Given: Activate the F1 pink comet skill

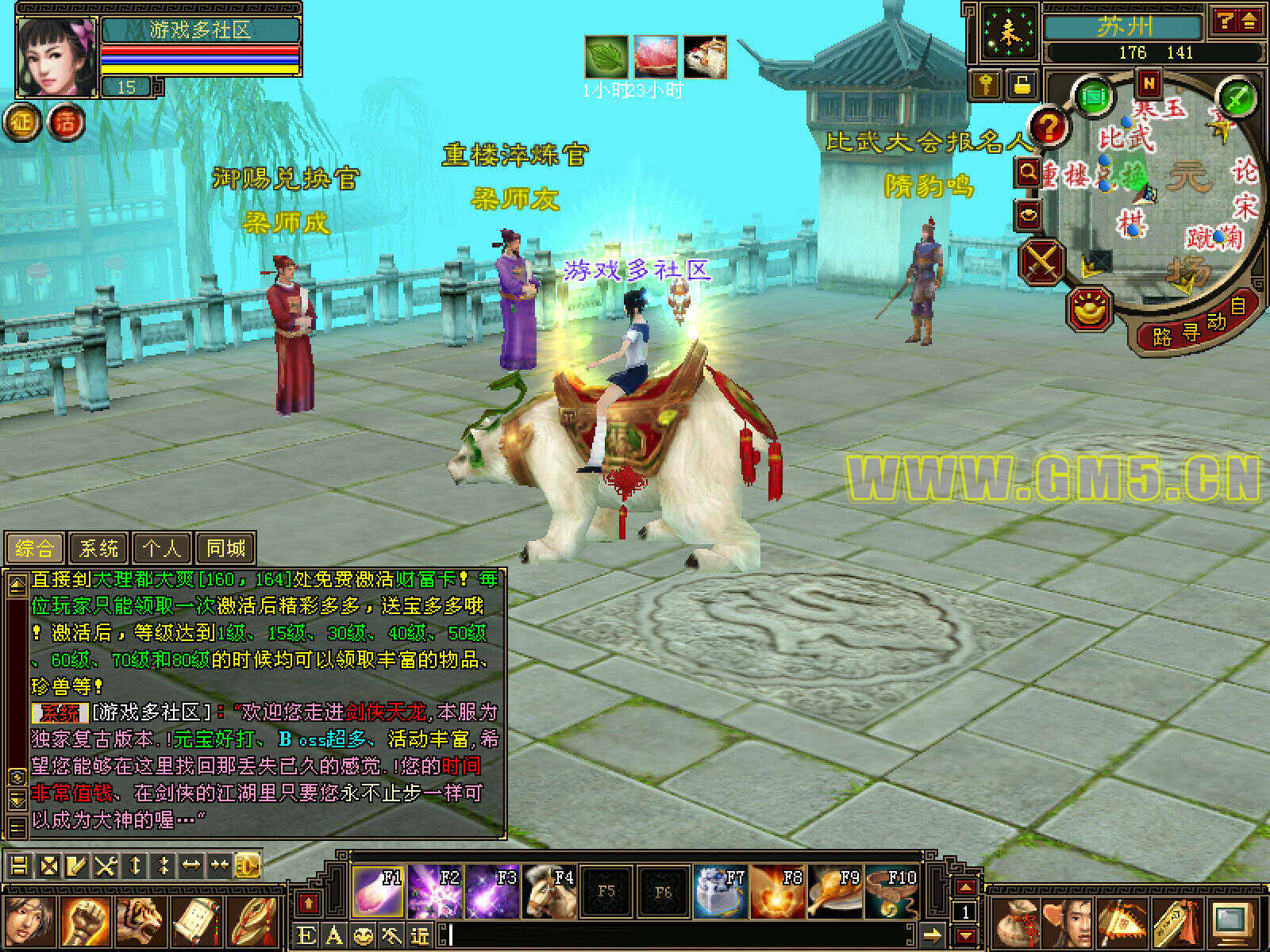Looking at the screenshot, I should 378,892.
